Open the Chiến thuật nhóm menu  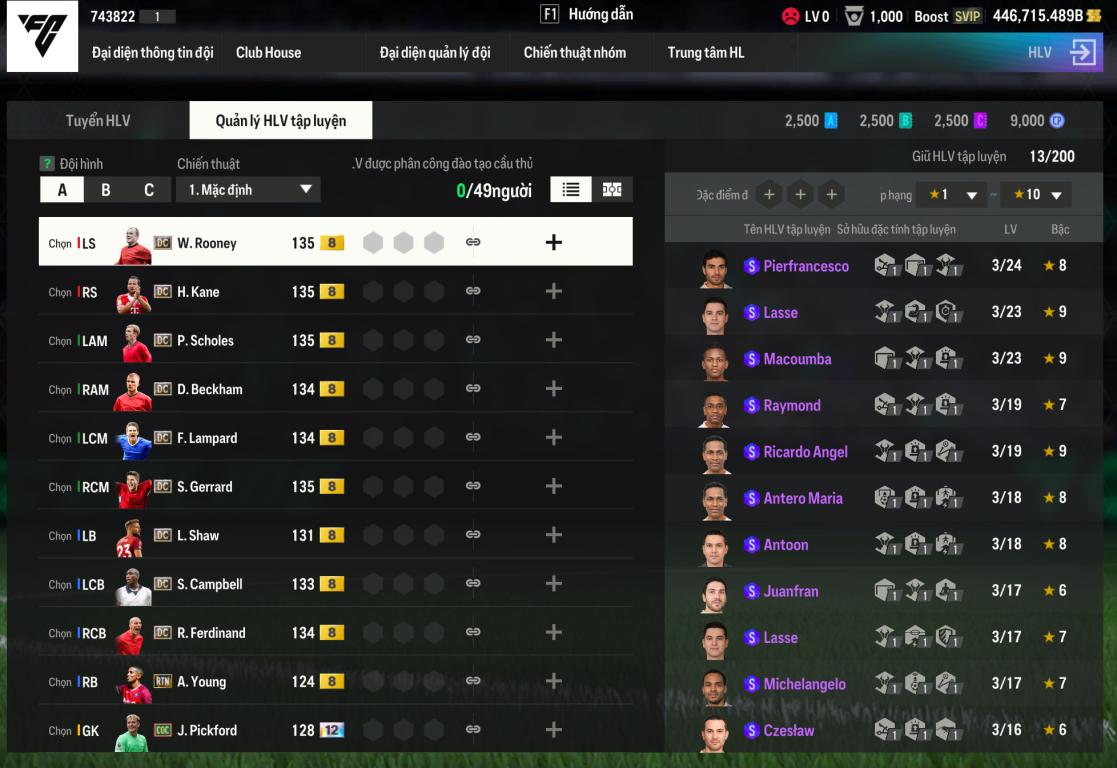point(575,53)
